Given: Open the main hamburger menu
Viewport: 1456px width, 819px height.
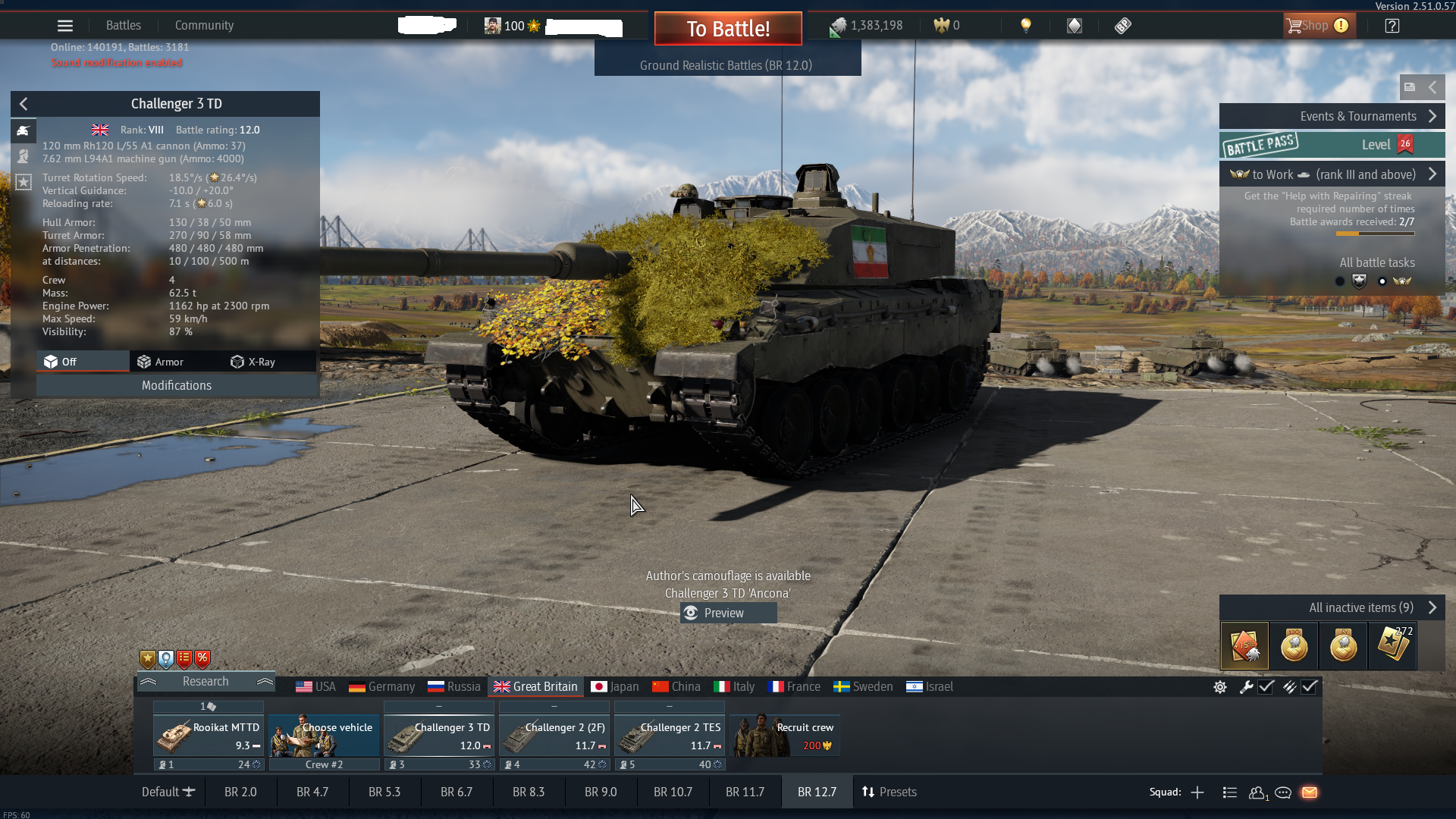Looking at the screenshot, I should click(65, 25).
